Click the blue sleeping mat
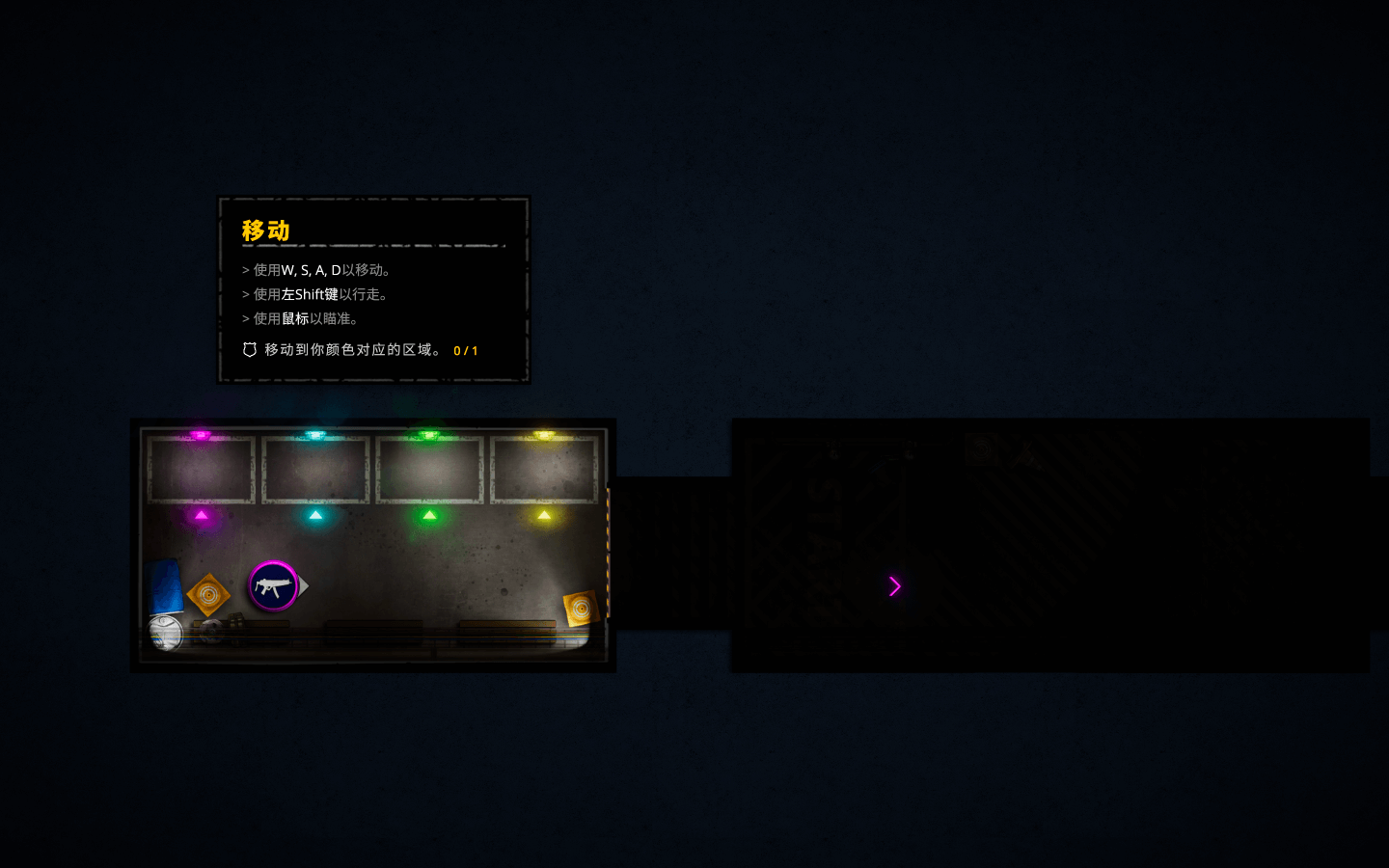1389x868 pixels. point(165,583)
